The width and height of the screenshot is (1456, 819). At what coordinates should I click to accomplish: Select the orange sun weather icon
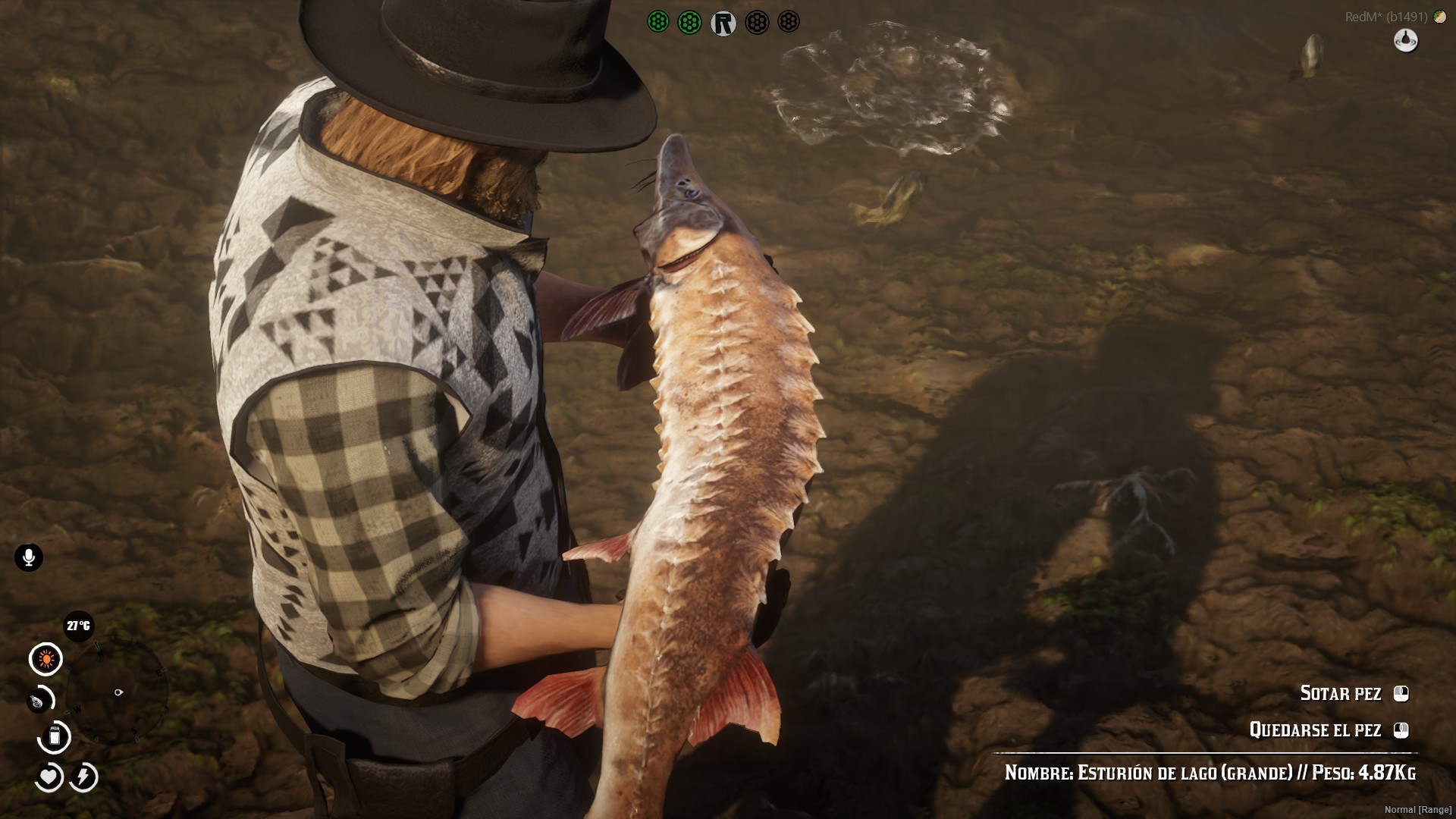44,659
